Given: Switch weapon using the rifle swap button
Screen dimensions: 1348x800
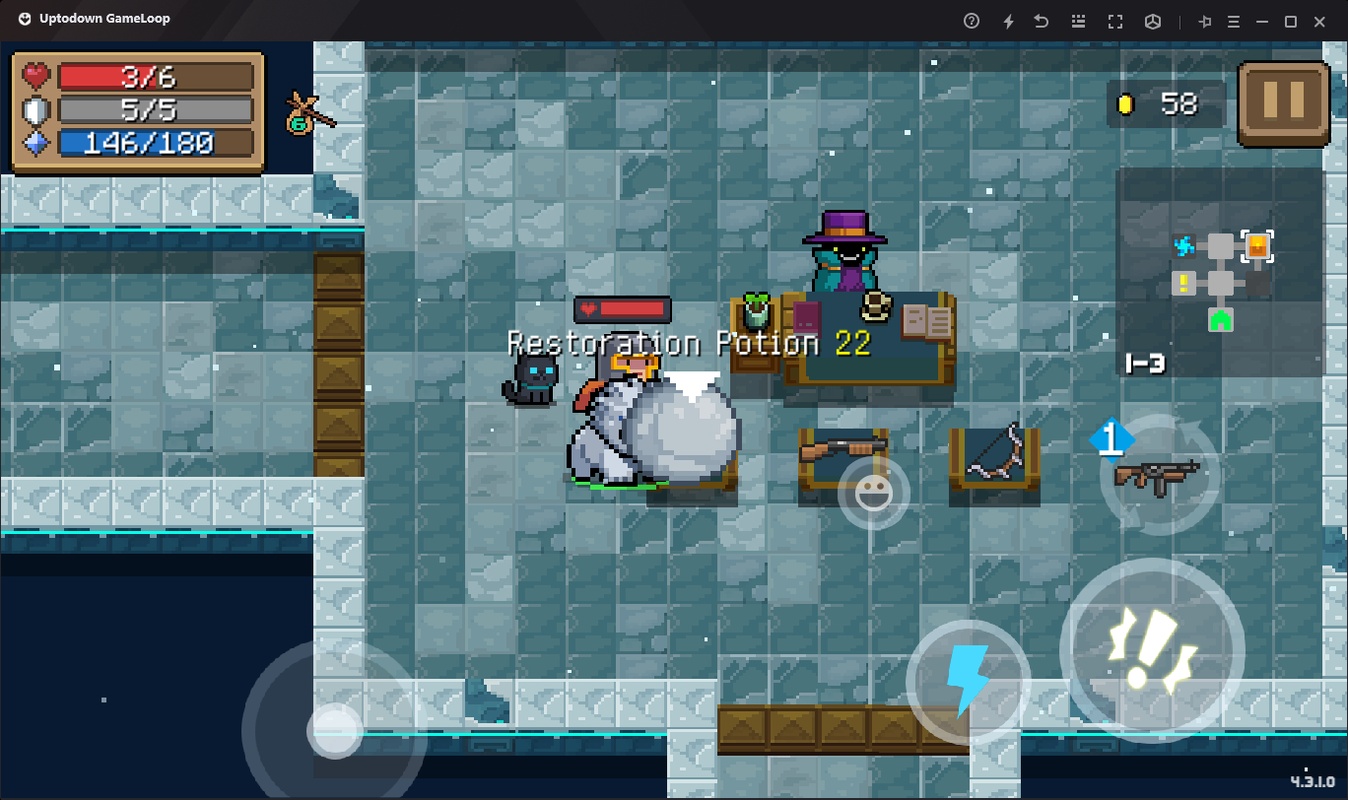Looking at the screenshot, I should pos(1158,475).
